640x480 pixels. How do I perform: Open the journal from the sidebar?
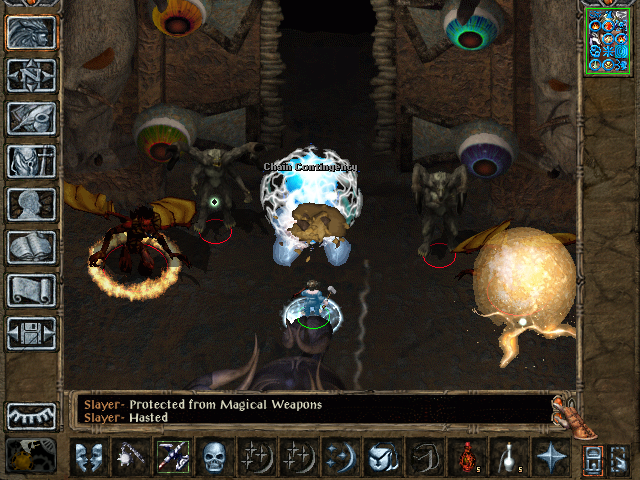pyautogui.click(x=32, y=118)
